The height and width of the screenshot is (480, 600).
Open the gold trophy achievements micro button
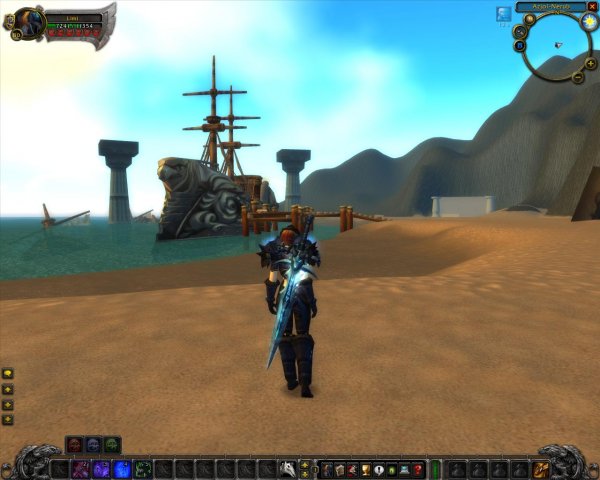click(x=366, y=469)
